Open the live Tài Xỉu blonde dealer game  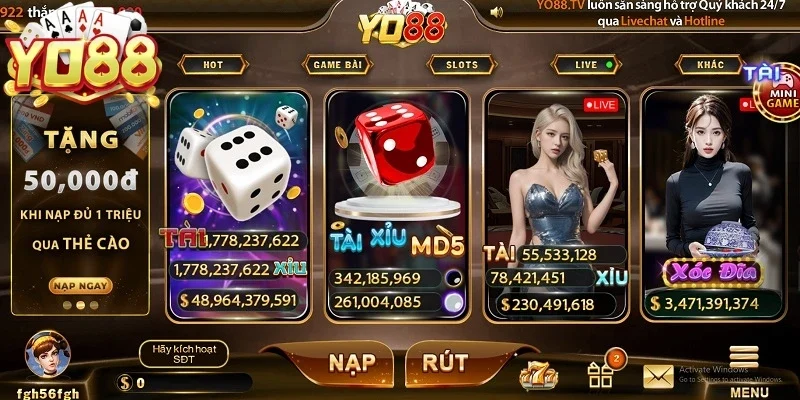555,200
